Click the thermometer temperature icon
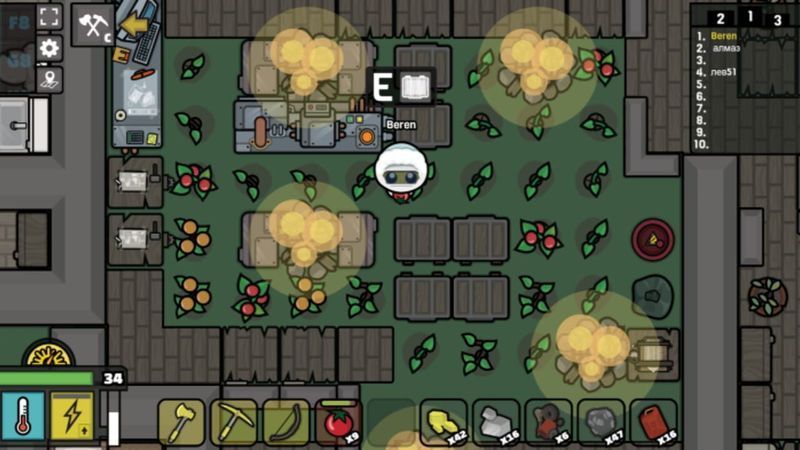 22,416
